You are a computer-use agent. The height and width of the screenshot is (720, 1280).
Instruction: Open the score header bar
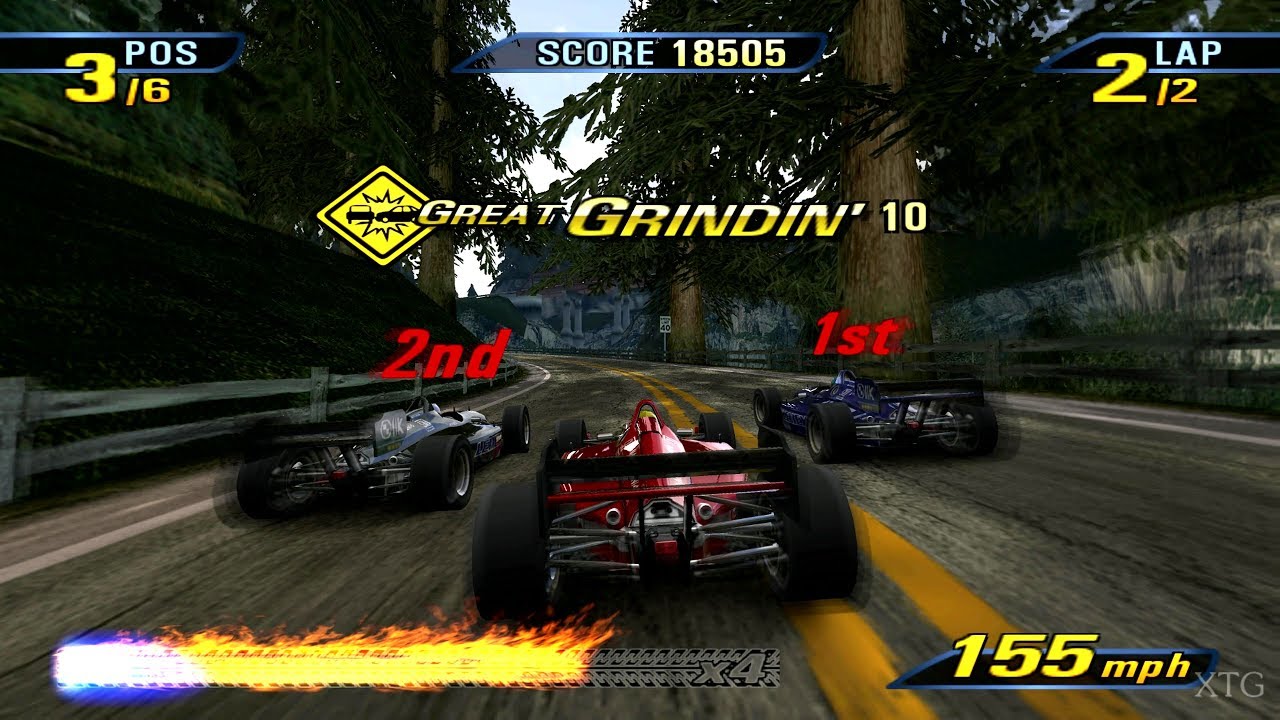(x=640, y=55)
